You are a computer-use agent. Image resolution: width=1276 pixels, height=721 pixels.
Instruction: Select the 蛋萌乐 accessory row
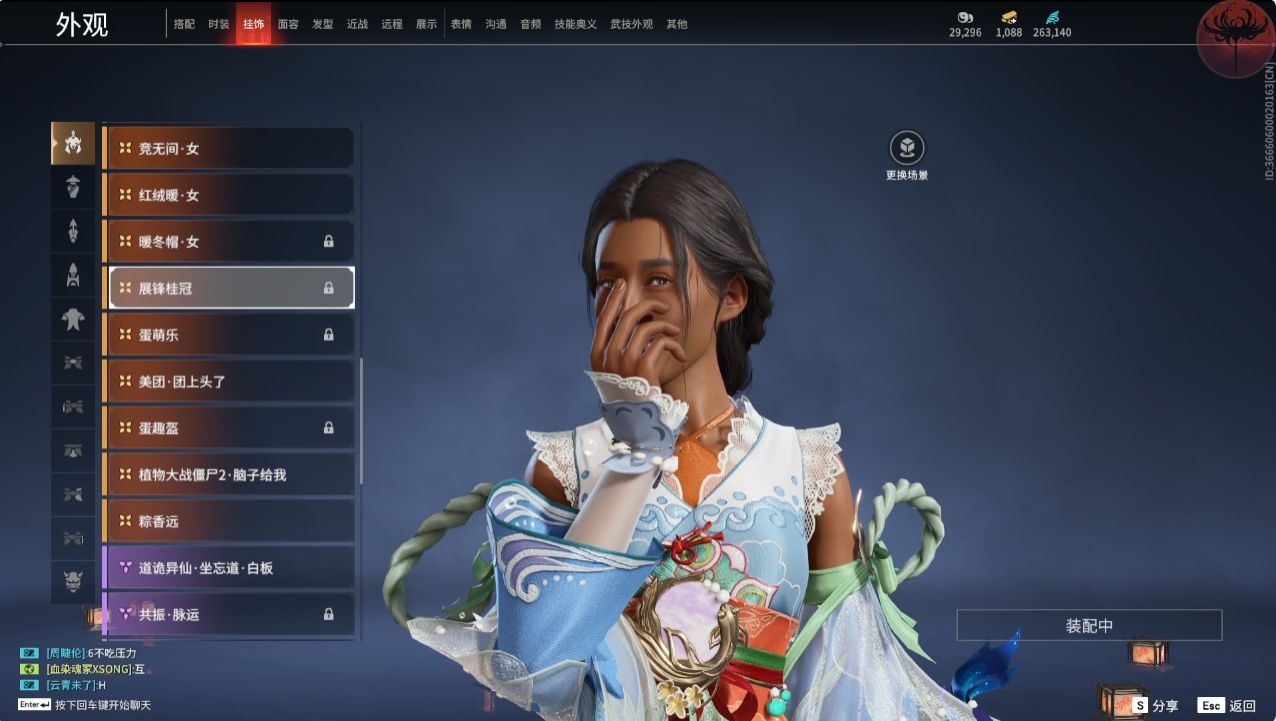pos(229,335)
